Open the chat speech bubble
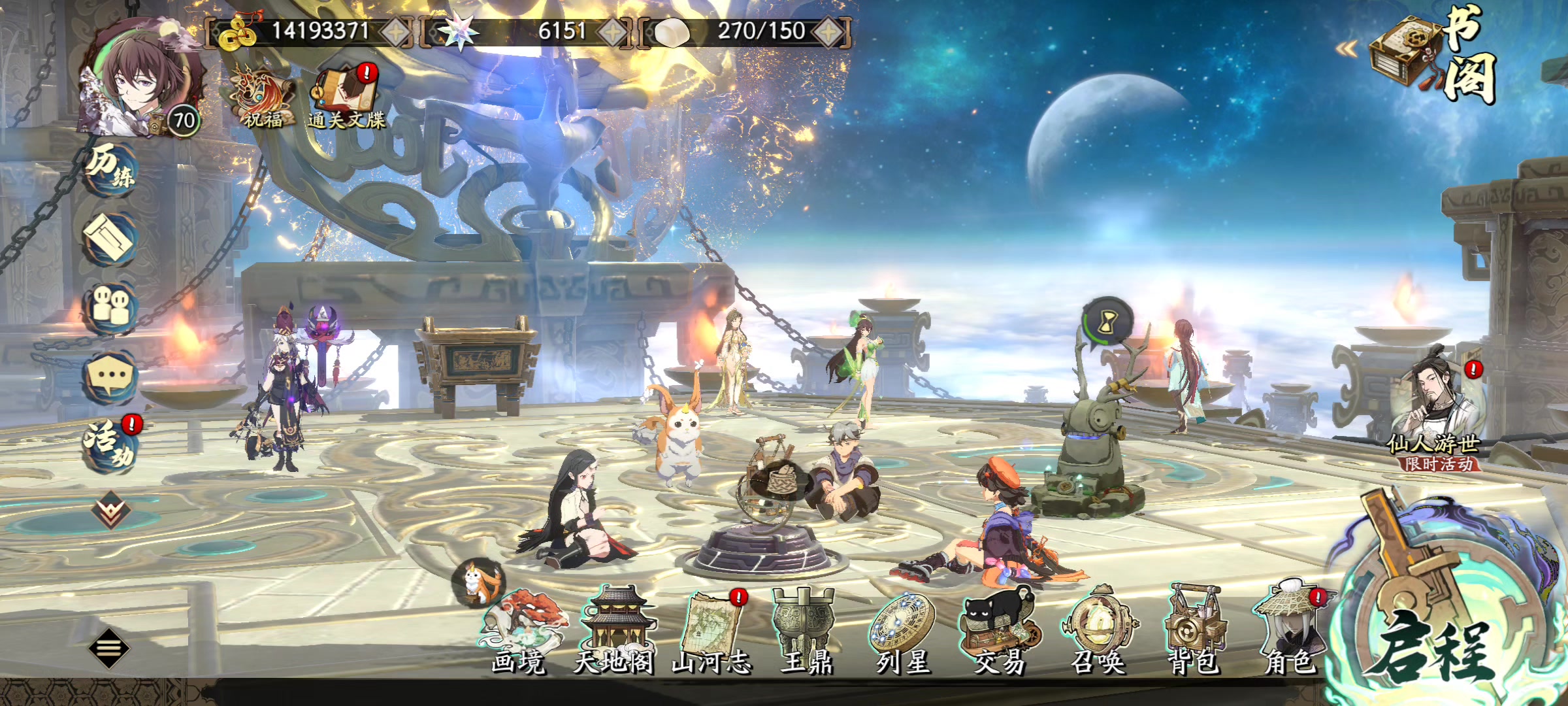1568x706 pixels. tap(110, 376)
